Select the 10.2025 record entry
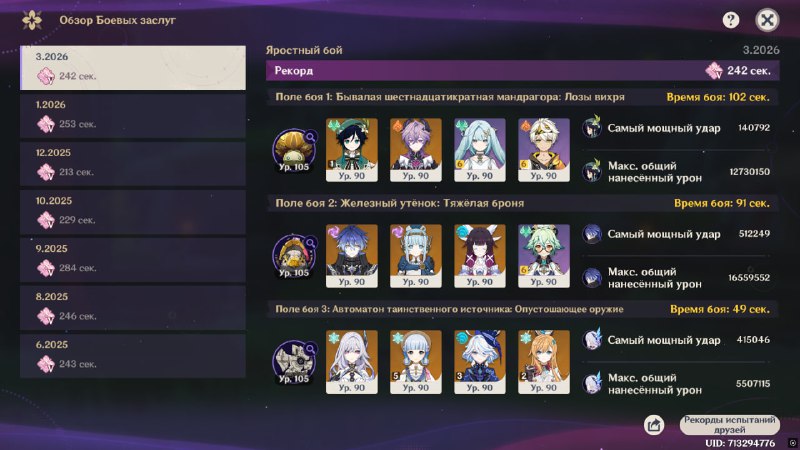This screenshot has width=800, height=450. tap(132, 210)
